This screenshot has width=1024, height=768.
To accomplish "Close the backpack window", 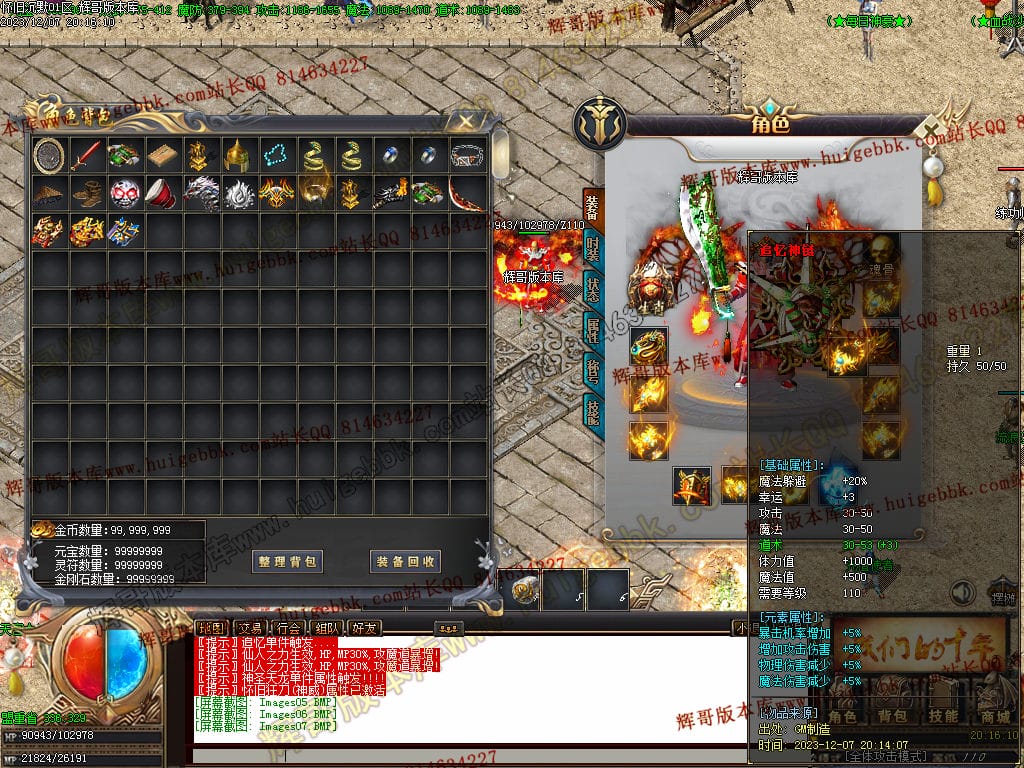I will pyautogui.click(x=465, y=122).
